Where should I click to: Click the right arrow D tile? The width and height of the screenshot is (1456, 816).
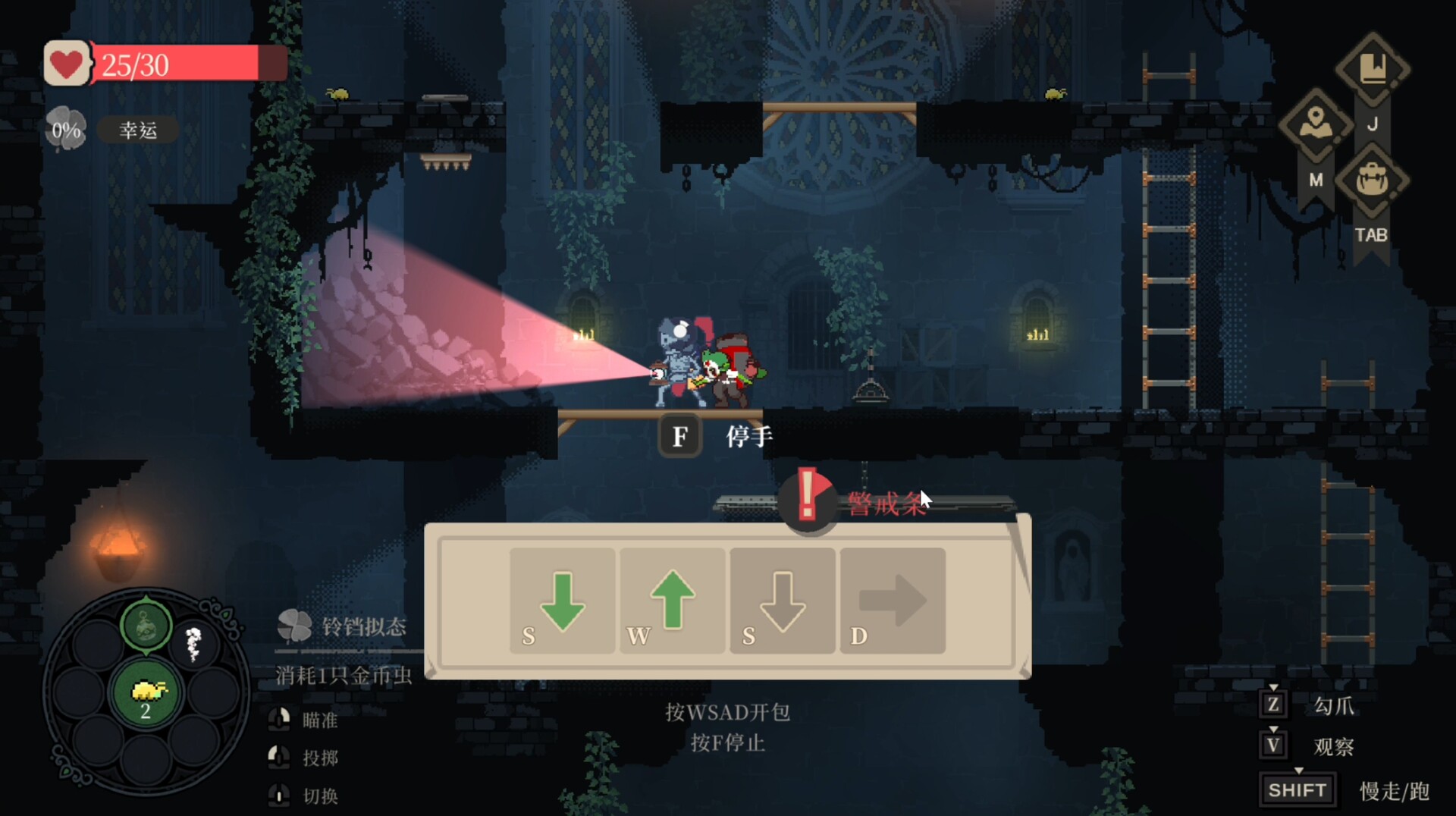(893, 601)
